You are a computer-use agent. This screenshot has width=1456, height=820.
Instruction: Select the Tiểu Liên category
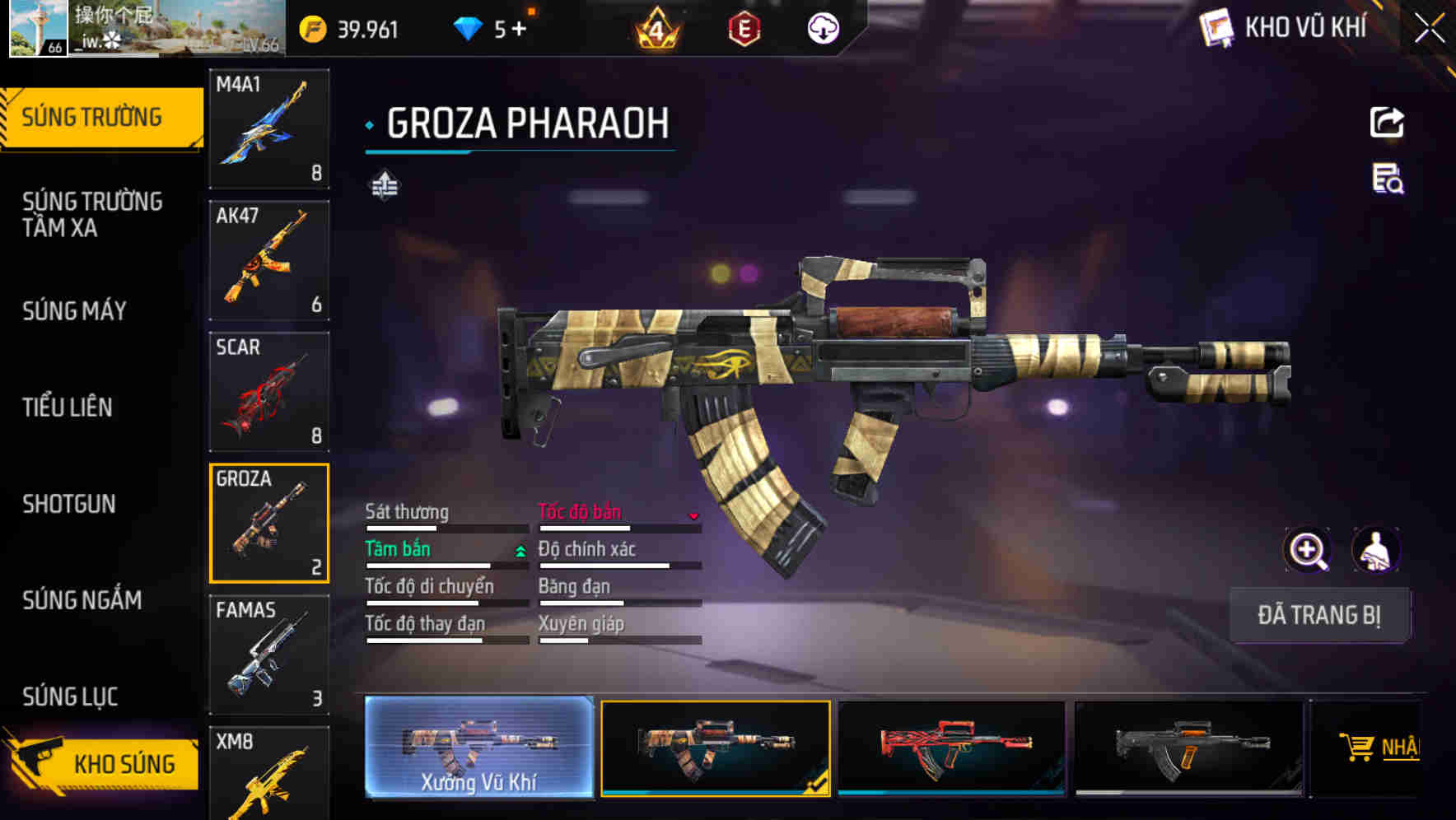(68, 408)
